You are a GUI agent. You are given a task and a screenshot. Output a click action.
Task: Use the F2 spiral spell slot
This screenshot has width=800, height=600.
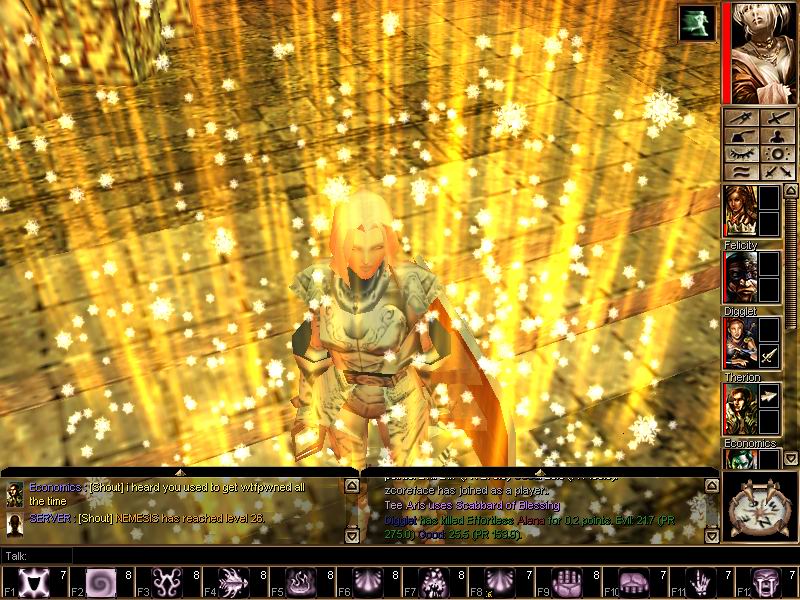pos(101,582)
